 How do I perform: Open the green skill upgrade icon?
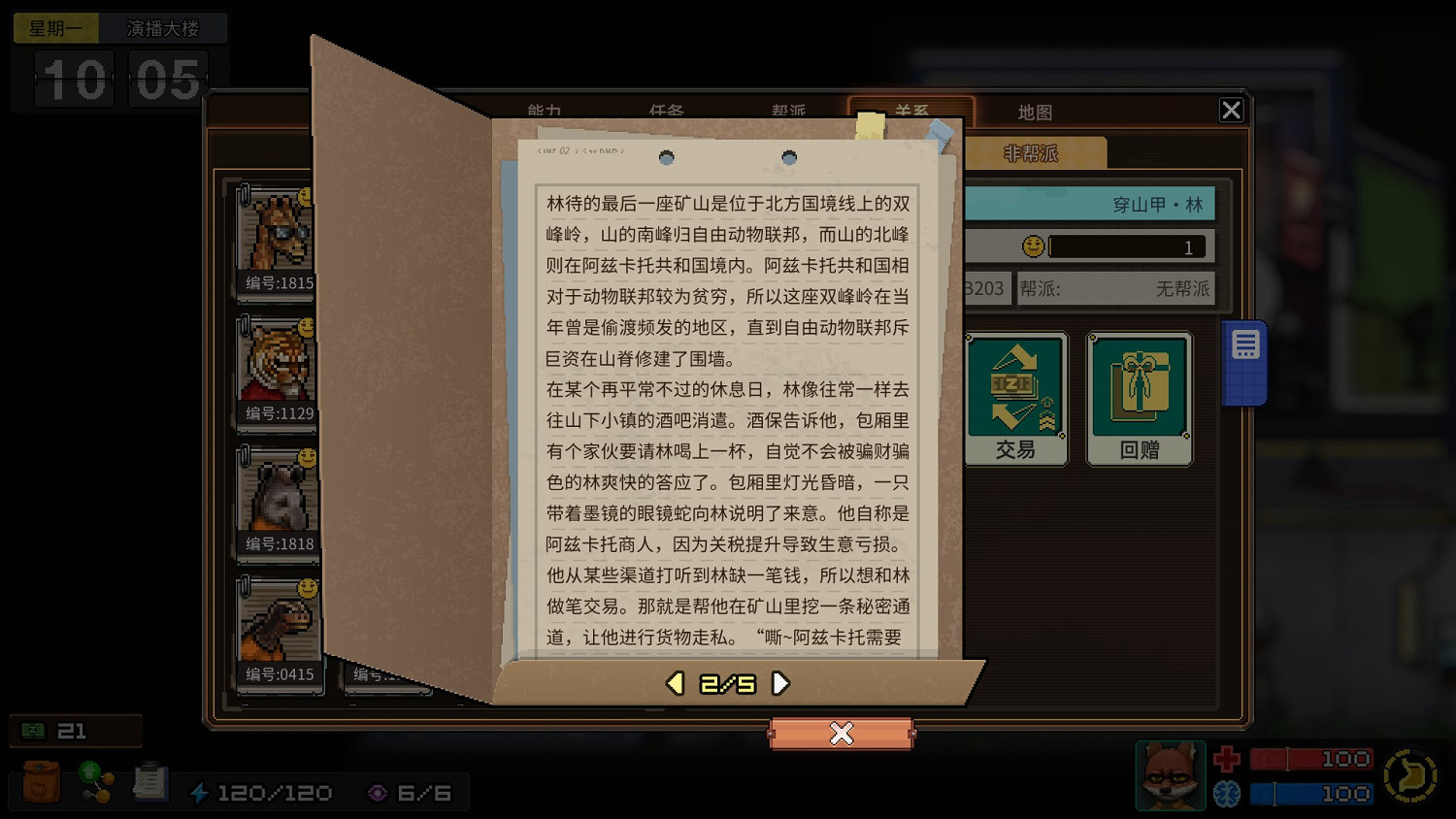pyautogui.click(x=94, y=781)
